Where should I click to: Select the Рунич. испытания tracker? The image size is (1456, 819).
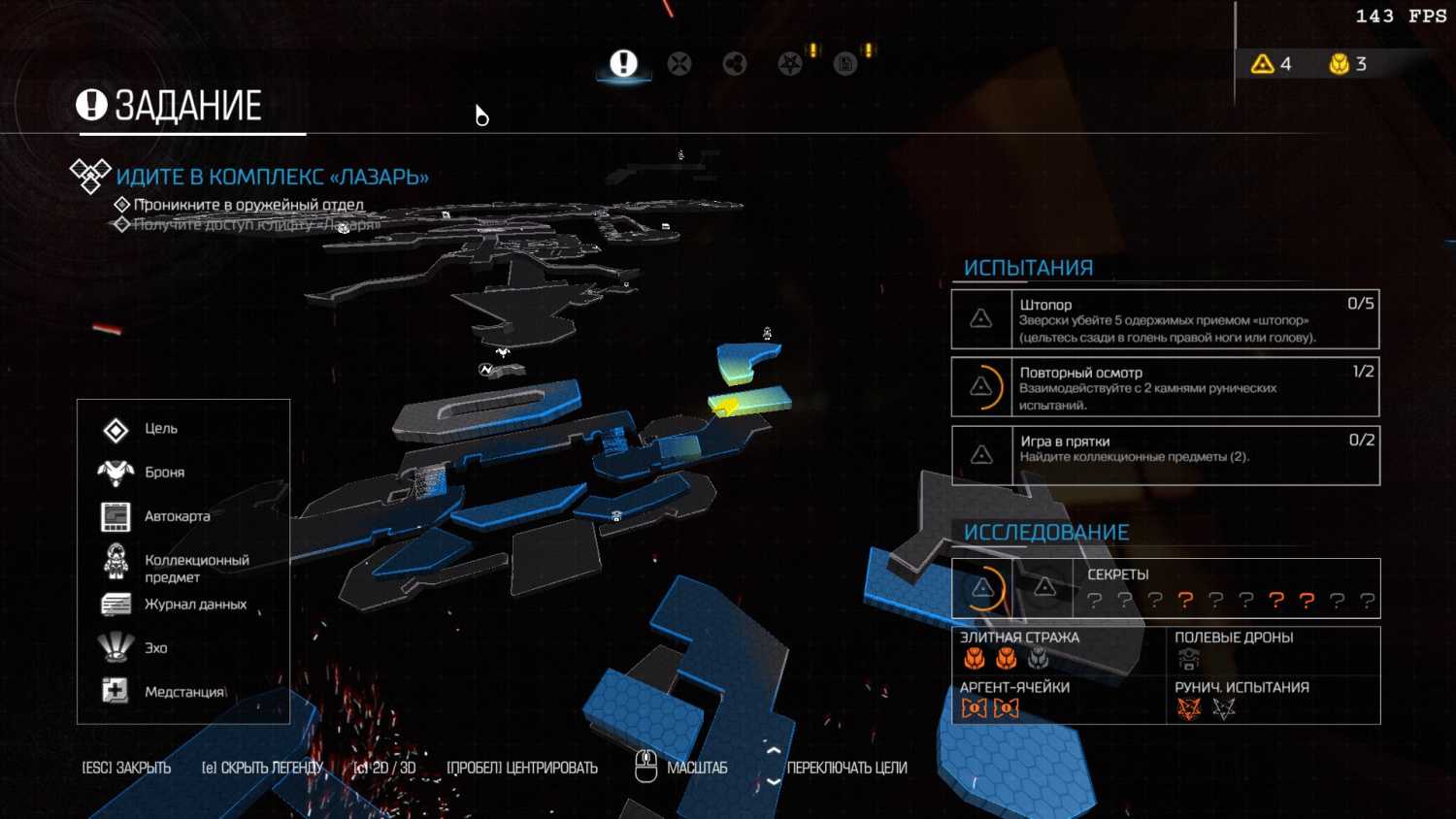(1272, 700)
